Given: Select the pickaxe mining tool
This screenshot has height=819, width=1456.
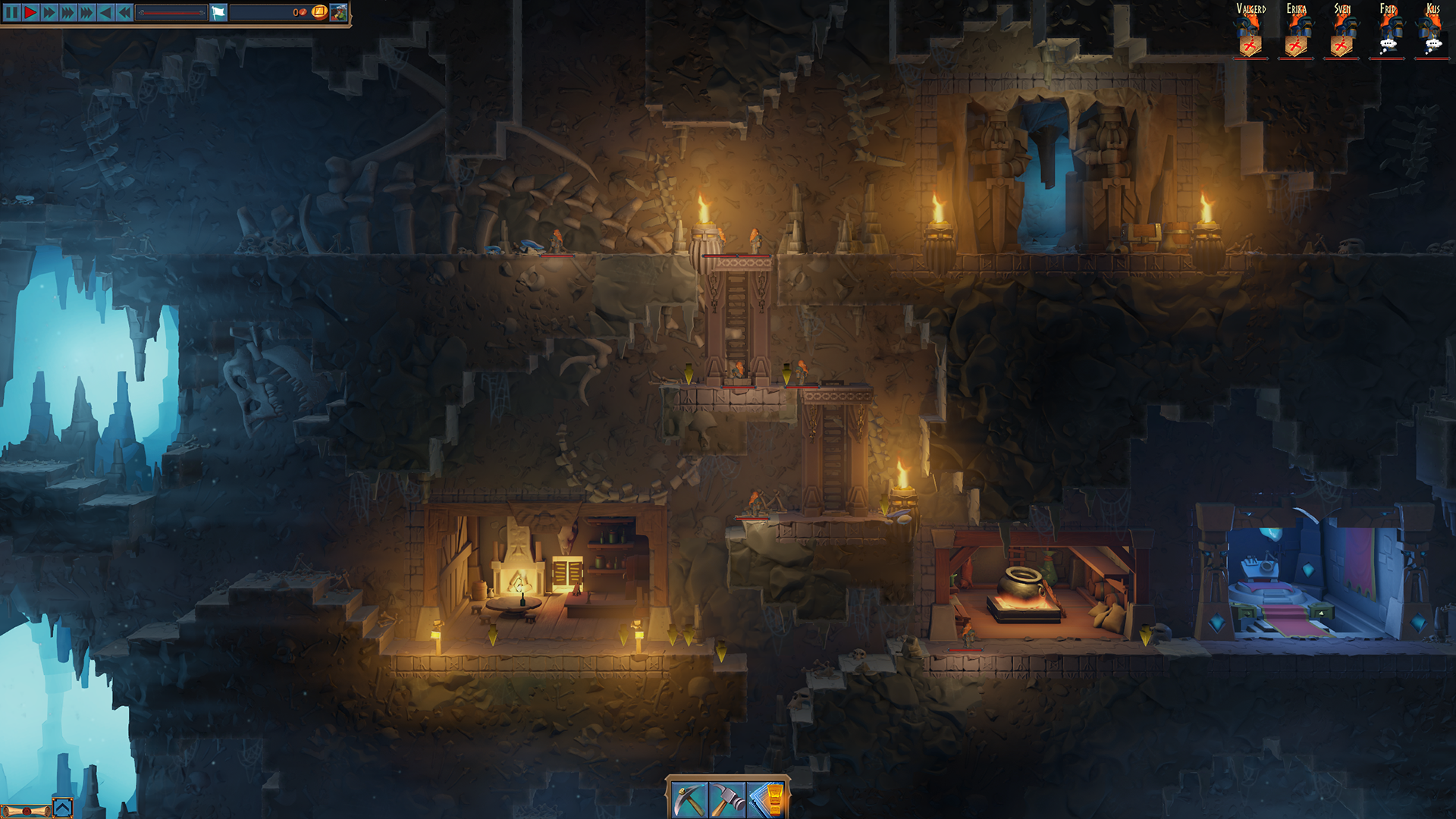Looking at the screenshot, I should [x=689, y=797].
